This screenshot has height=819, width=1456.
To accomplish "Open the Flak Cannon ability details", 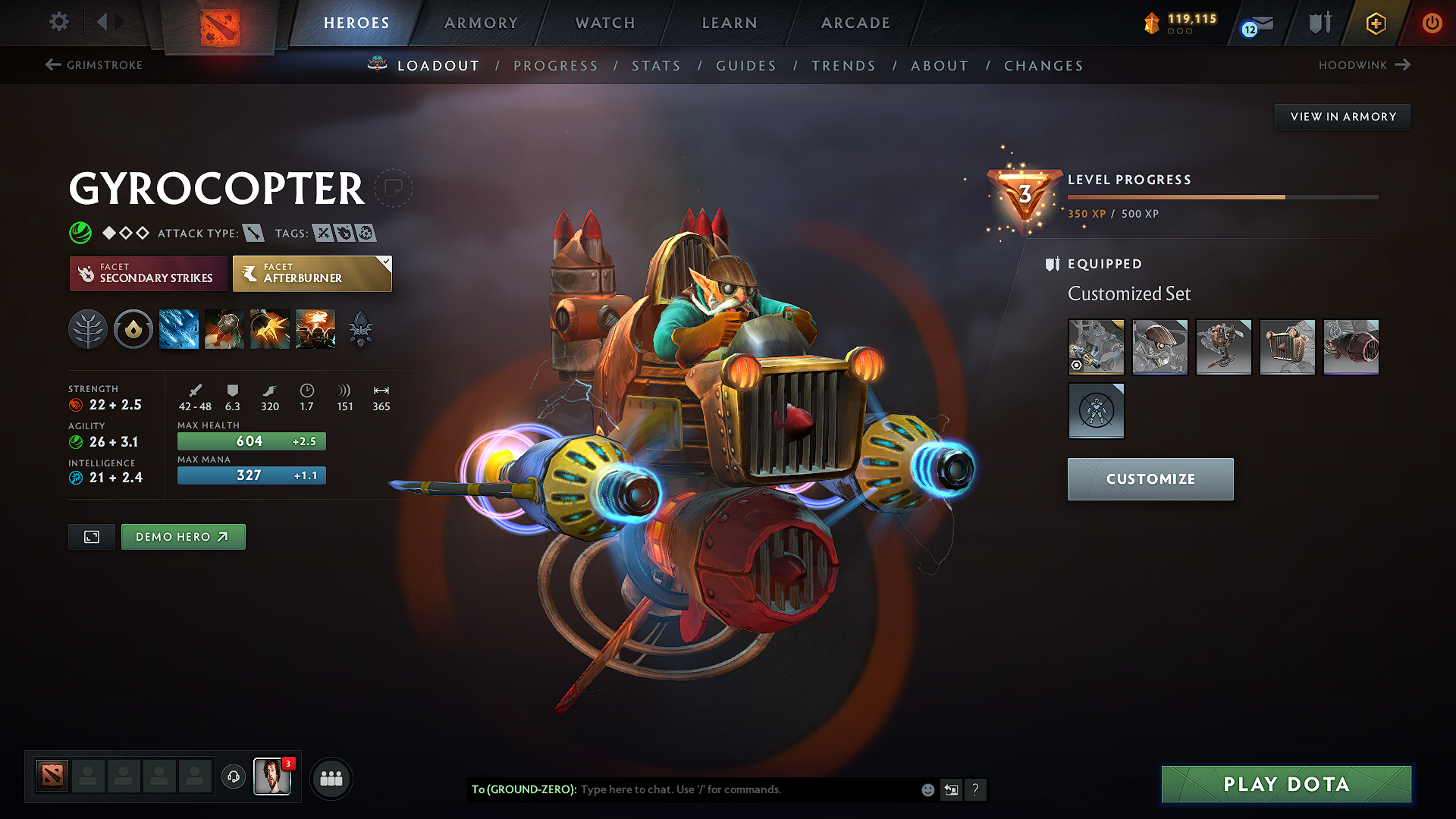I will click(x=269, y=328).
